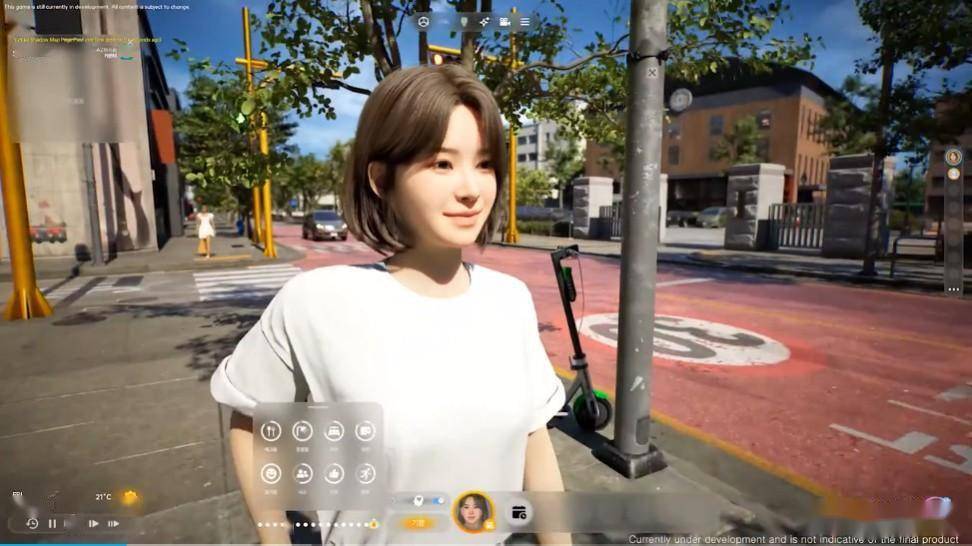This screenshot has width=972, height=546.
Task: Pause the game time
Action: coord(52,523)
